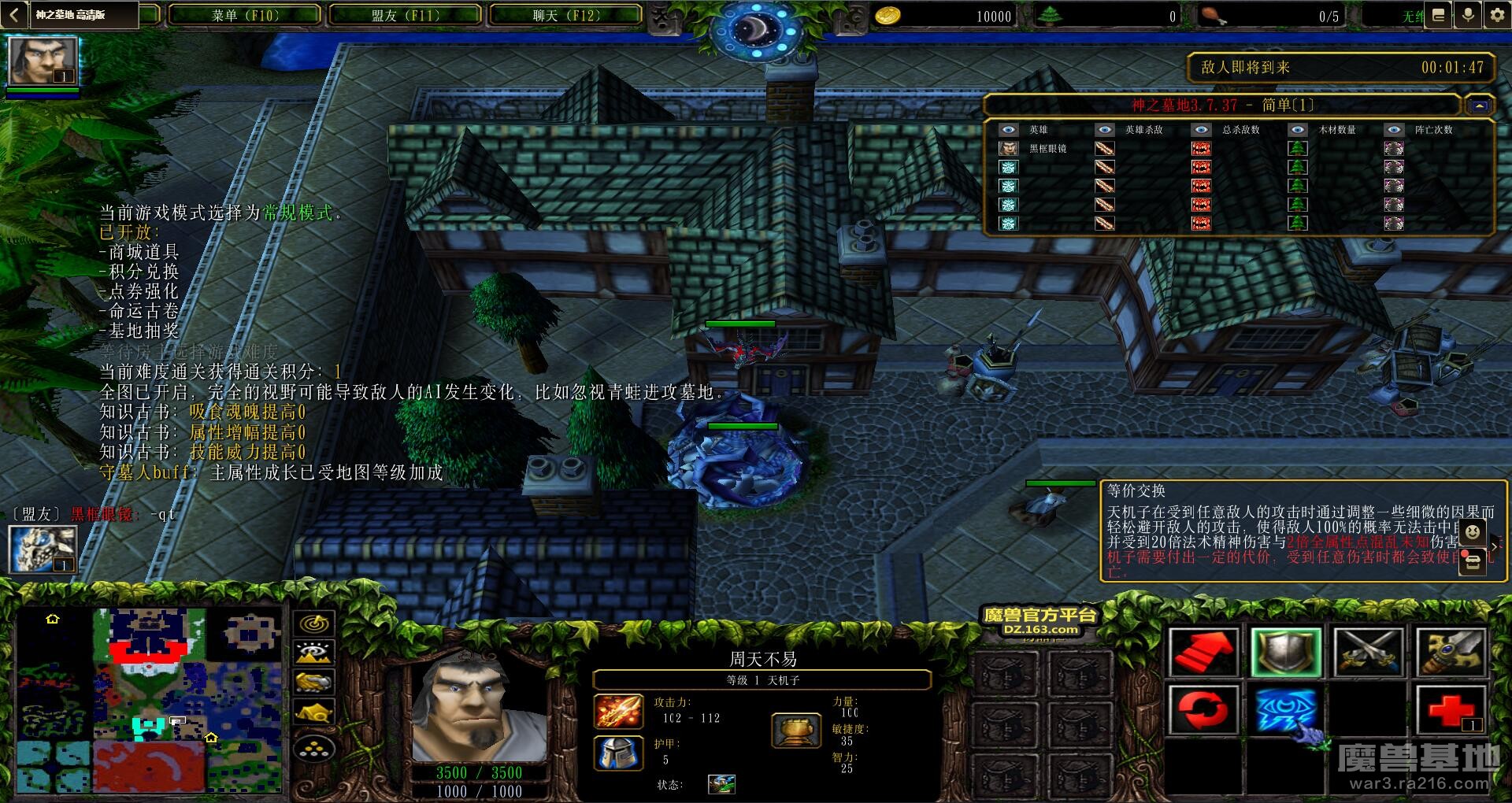Select the hero portrait icon at top left

43,60
